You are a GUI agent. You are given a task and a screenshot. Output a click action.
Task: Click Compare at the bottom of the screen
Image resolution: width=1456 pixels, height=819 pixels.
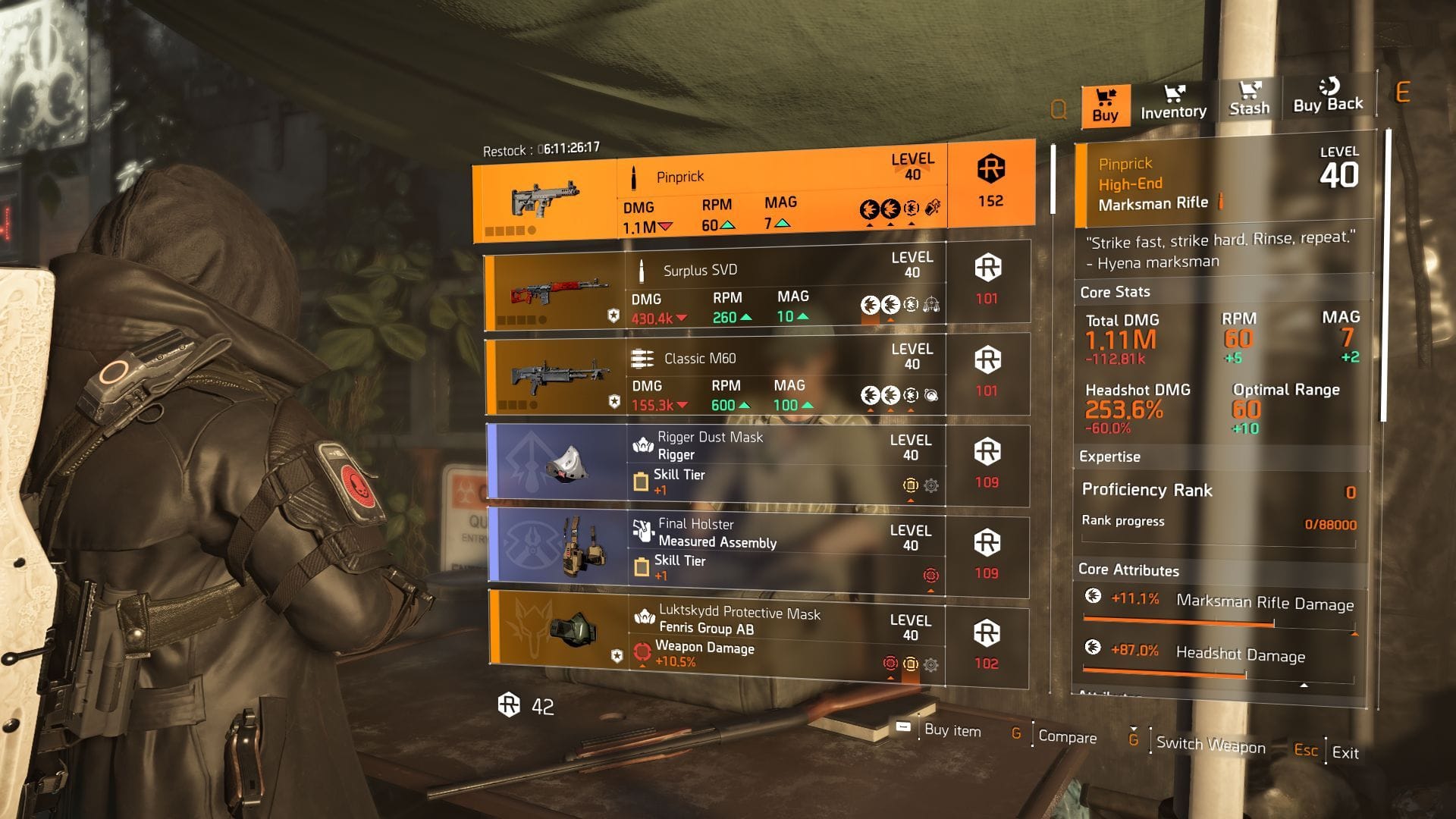[x=1069, y=738]
